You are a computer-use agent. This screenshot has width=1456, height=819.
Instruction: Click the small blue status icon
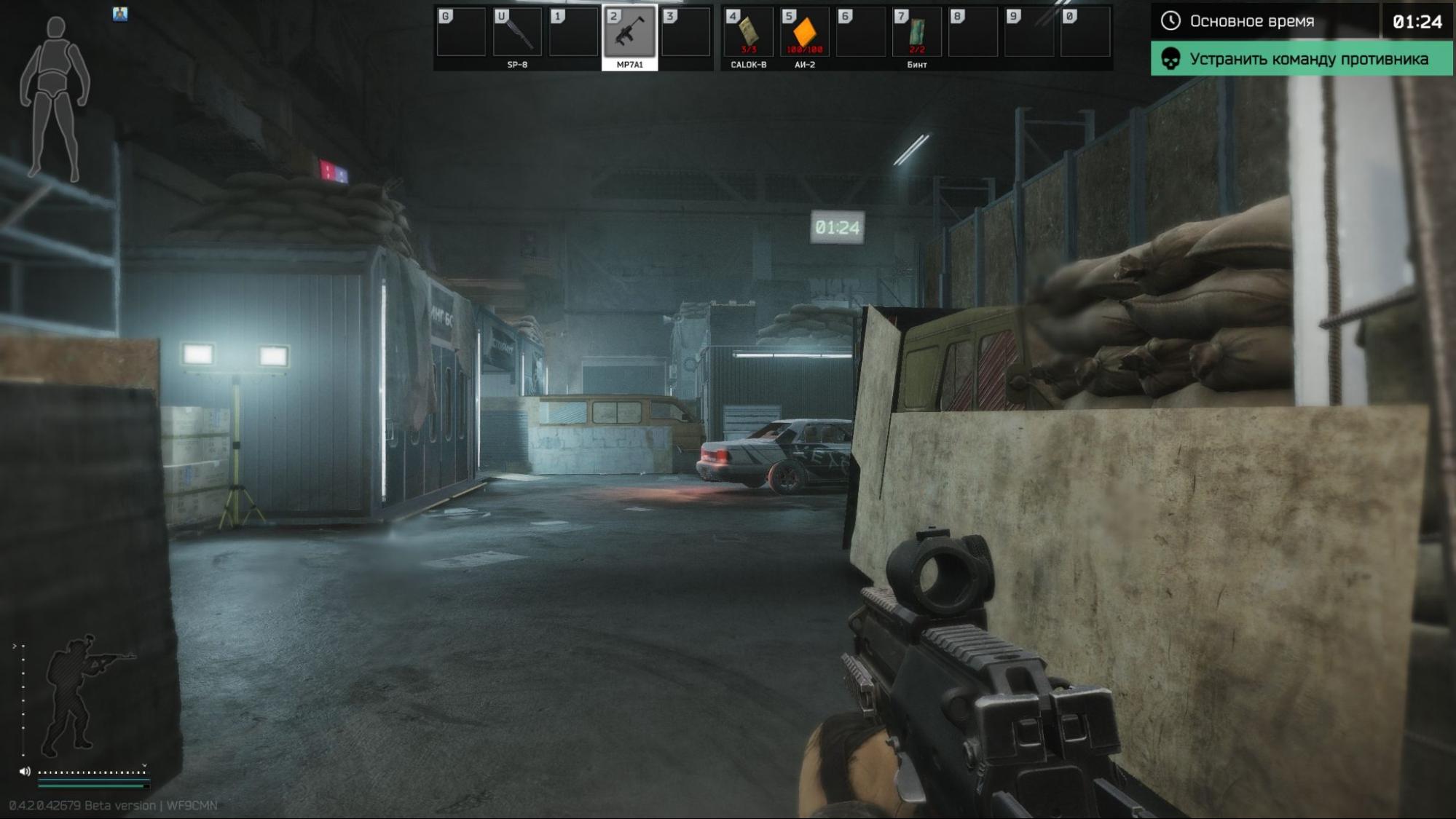tap(120, 14)
